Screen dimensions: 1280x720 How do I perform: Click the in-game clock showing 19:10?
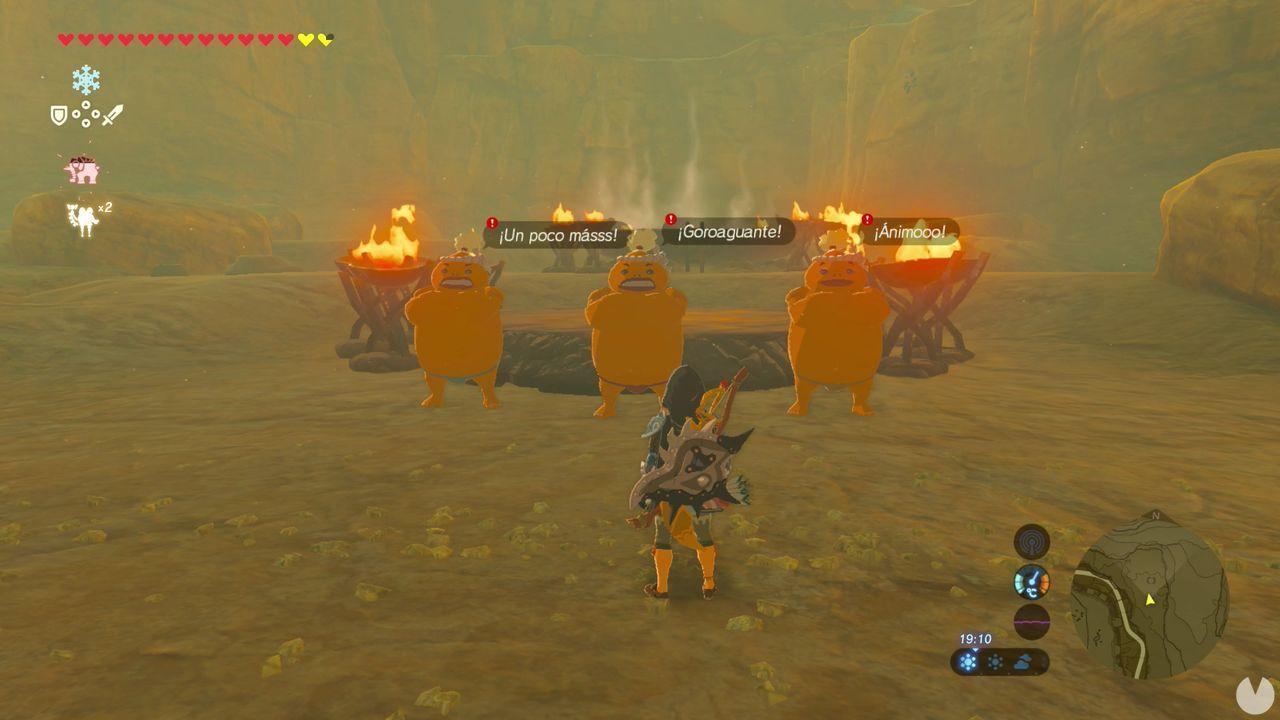coord(976,638)
